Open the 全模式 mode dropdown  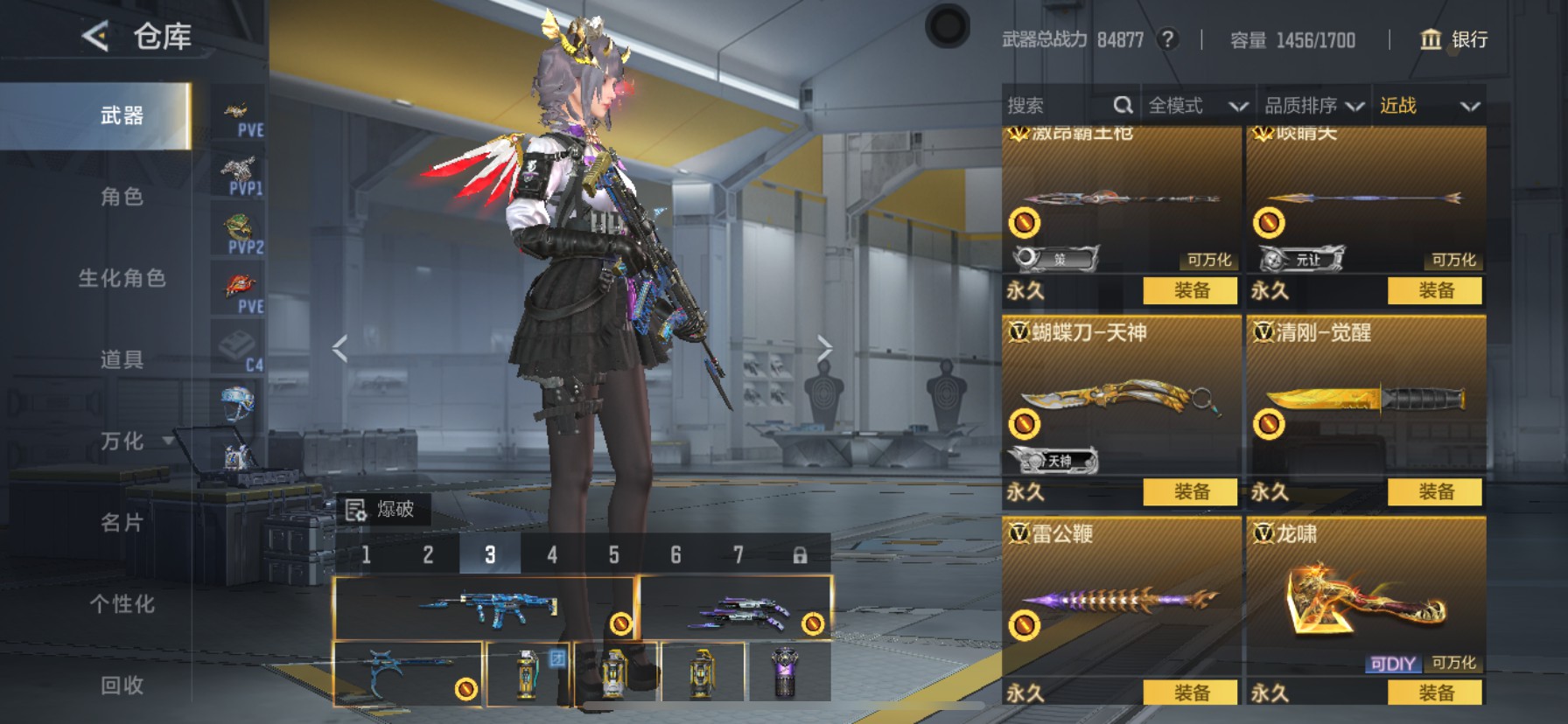1197,106
